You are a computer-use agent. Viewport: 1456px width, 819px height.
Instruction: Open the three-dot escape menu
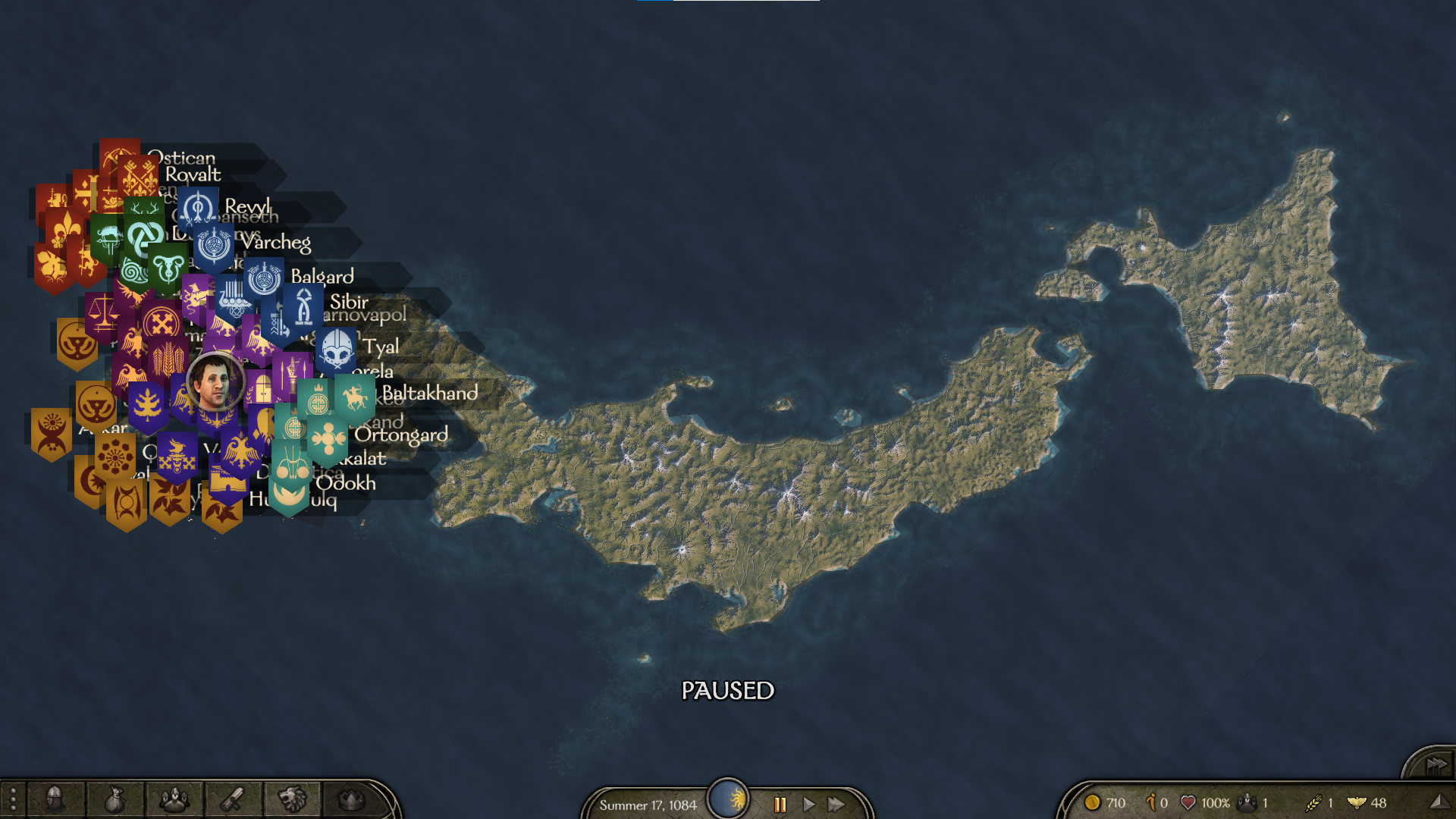pyautogui.click(x=13, y=799)
